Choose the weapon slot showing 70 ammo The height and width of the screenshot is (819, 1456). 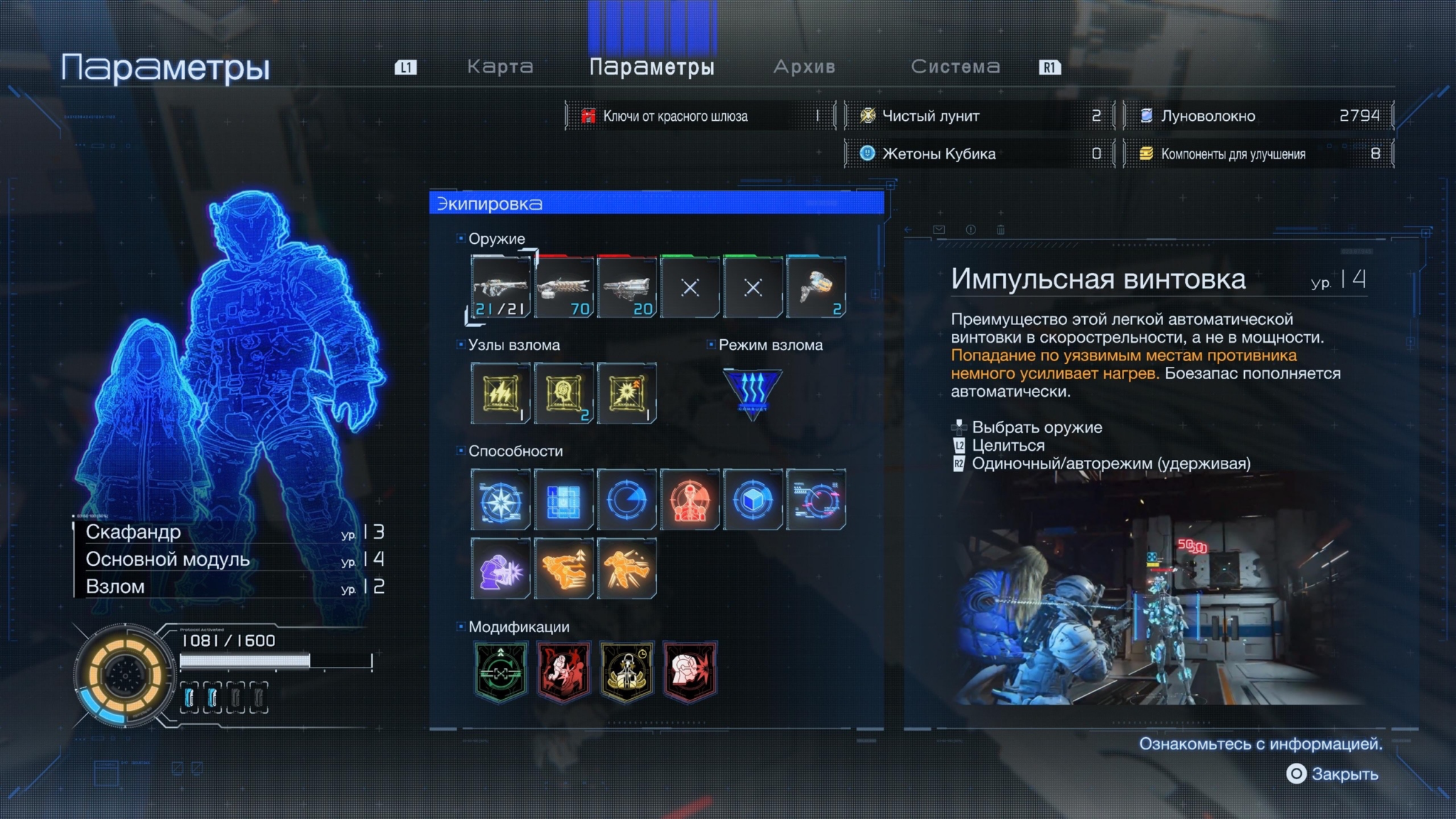click(564, 287)
